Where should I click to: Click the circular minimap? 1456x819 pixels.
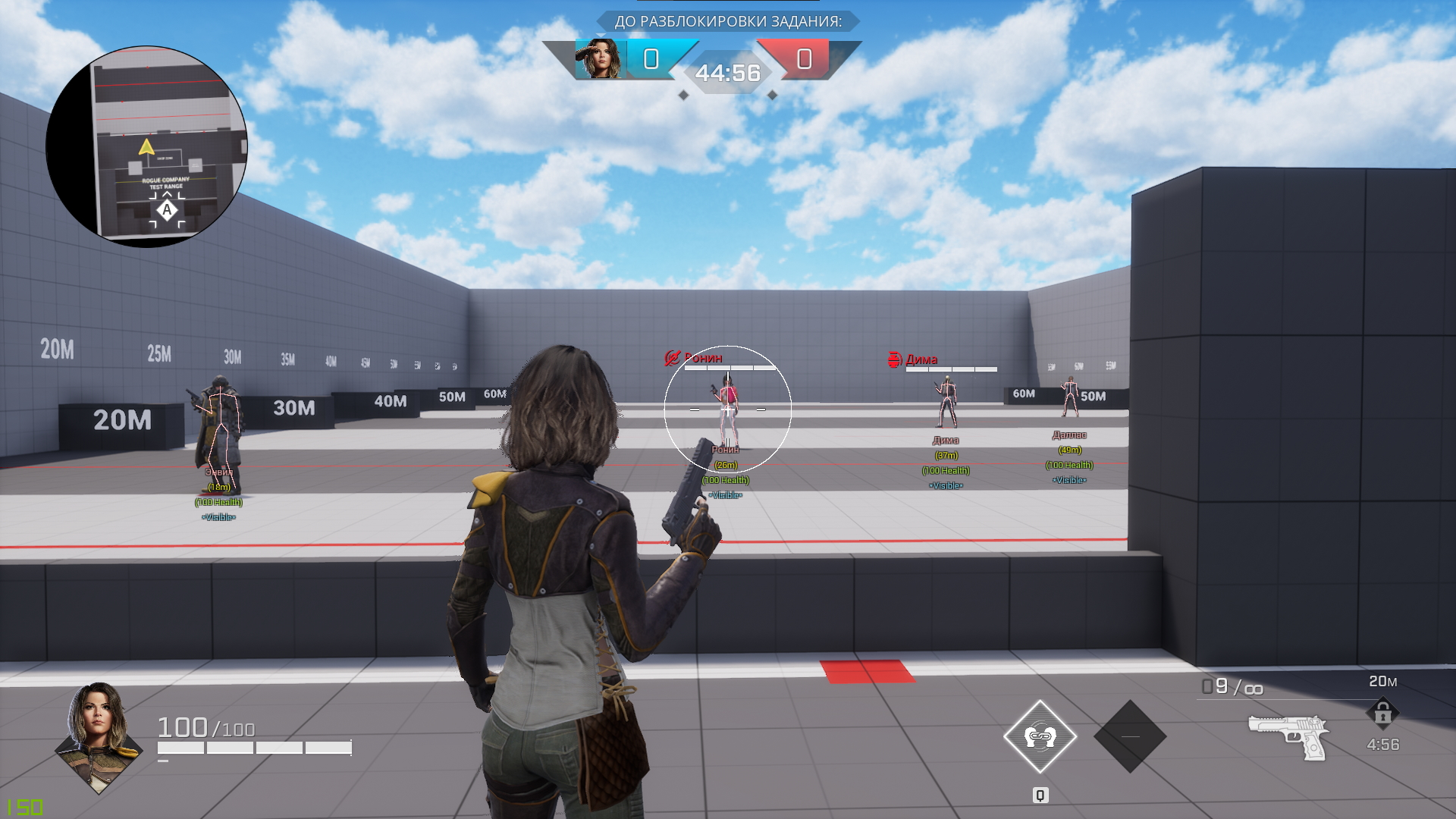coord(146,146)
